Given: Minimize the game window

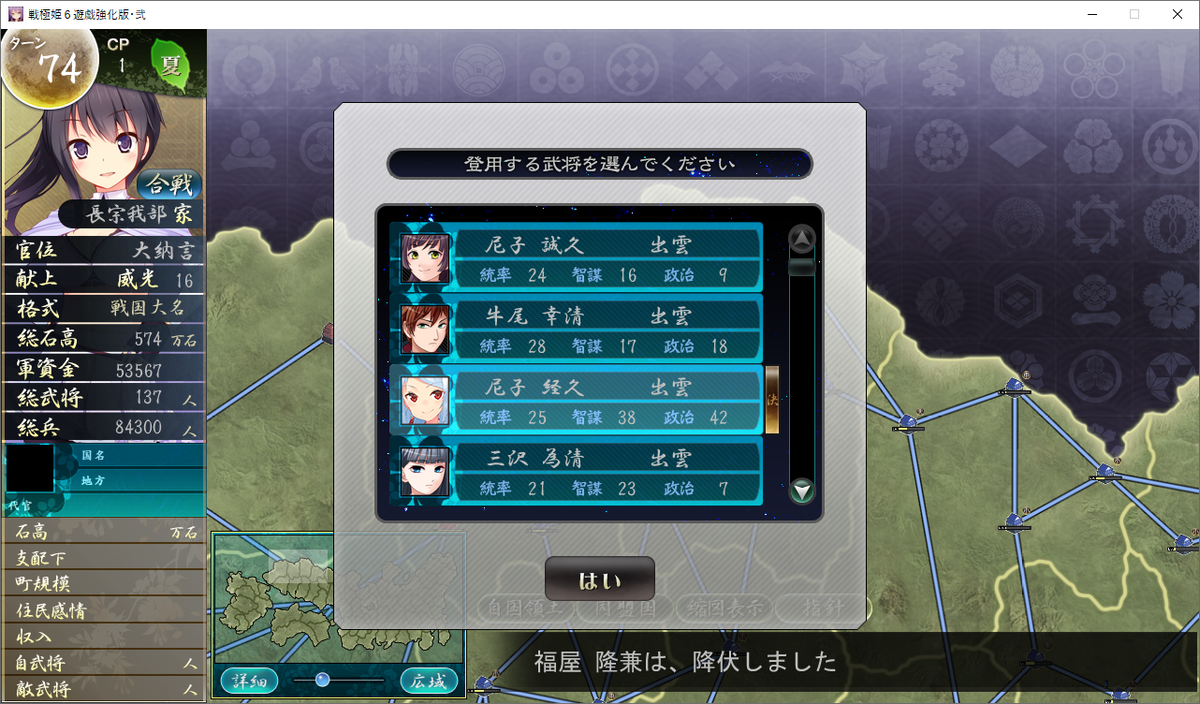Looking at the screenshot, I should coord(1089,14).
